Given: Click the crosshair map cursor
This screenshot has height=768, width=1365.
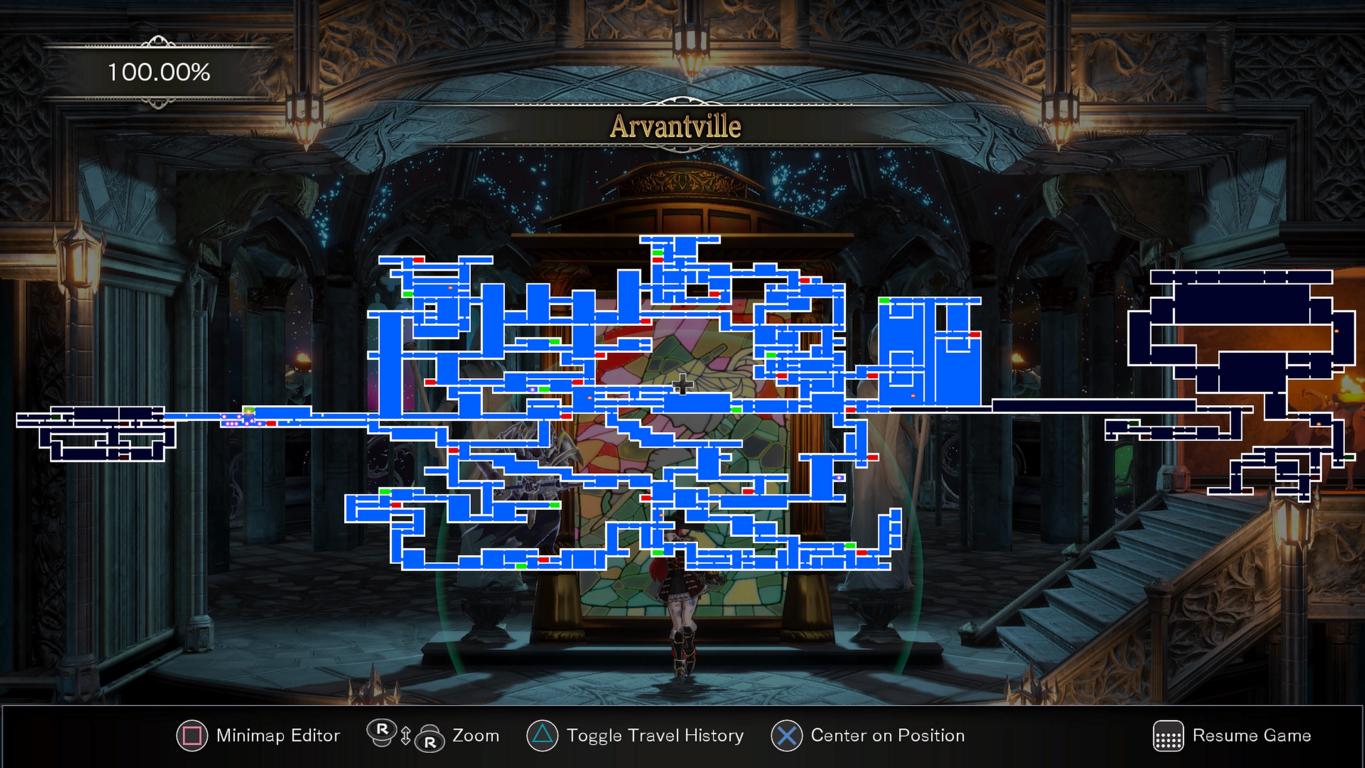Looking at the screenshot, I should (x=684, y=382).
